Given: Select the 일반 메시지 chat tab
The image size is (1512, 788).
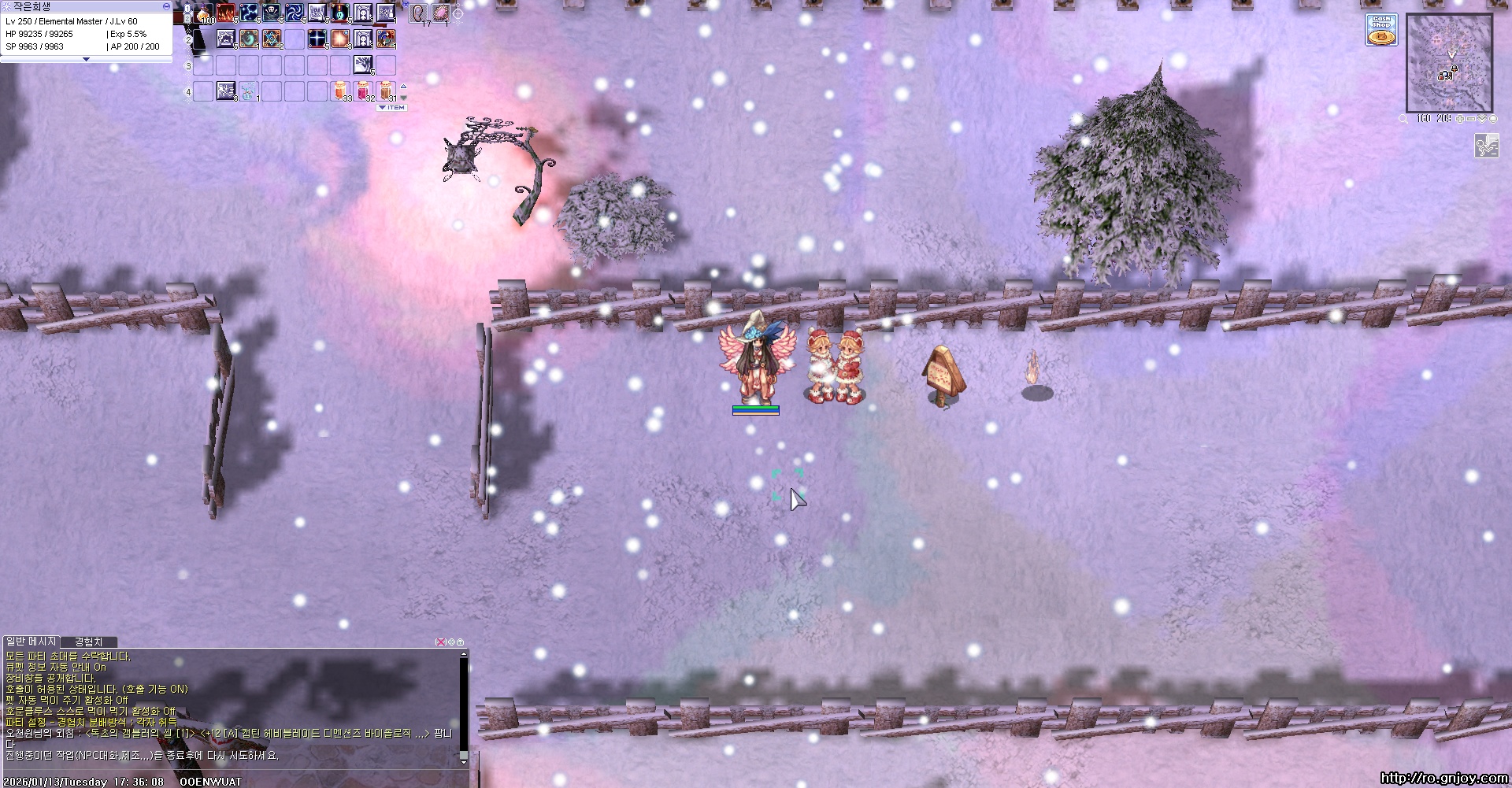Looking at the screenshot, I should click(x=31, y=642).
